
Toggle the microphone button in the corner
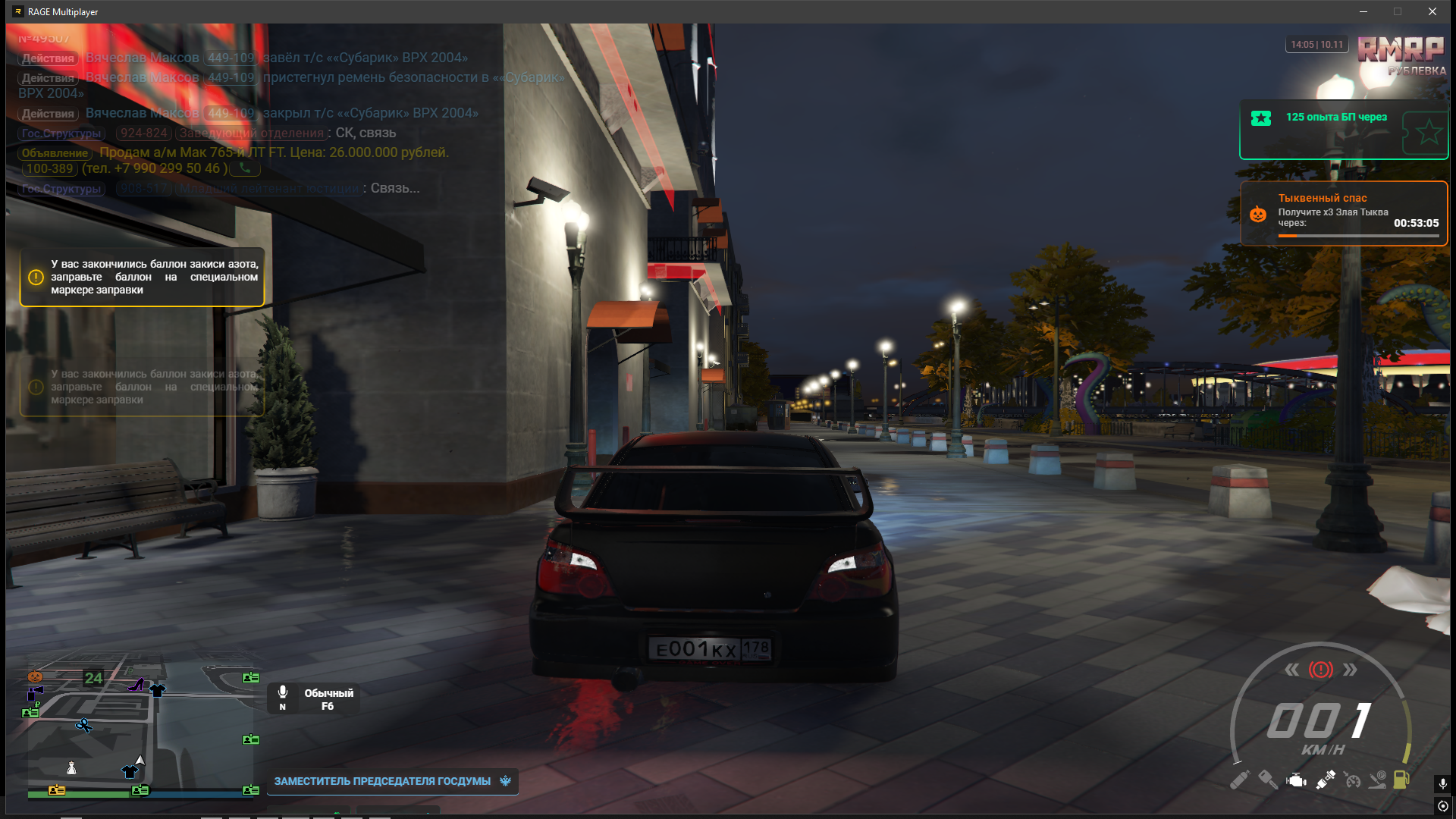[x=1442, y=783]
